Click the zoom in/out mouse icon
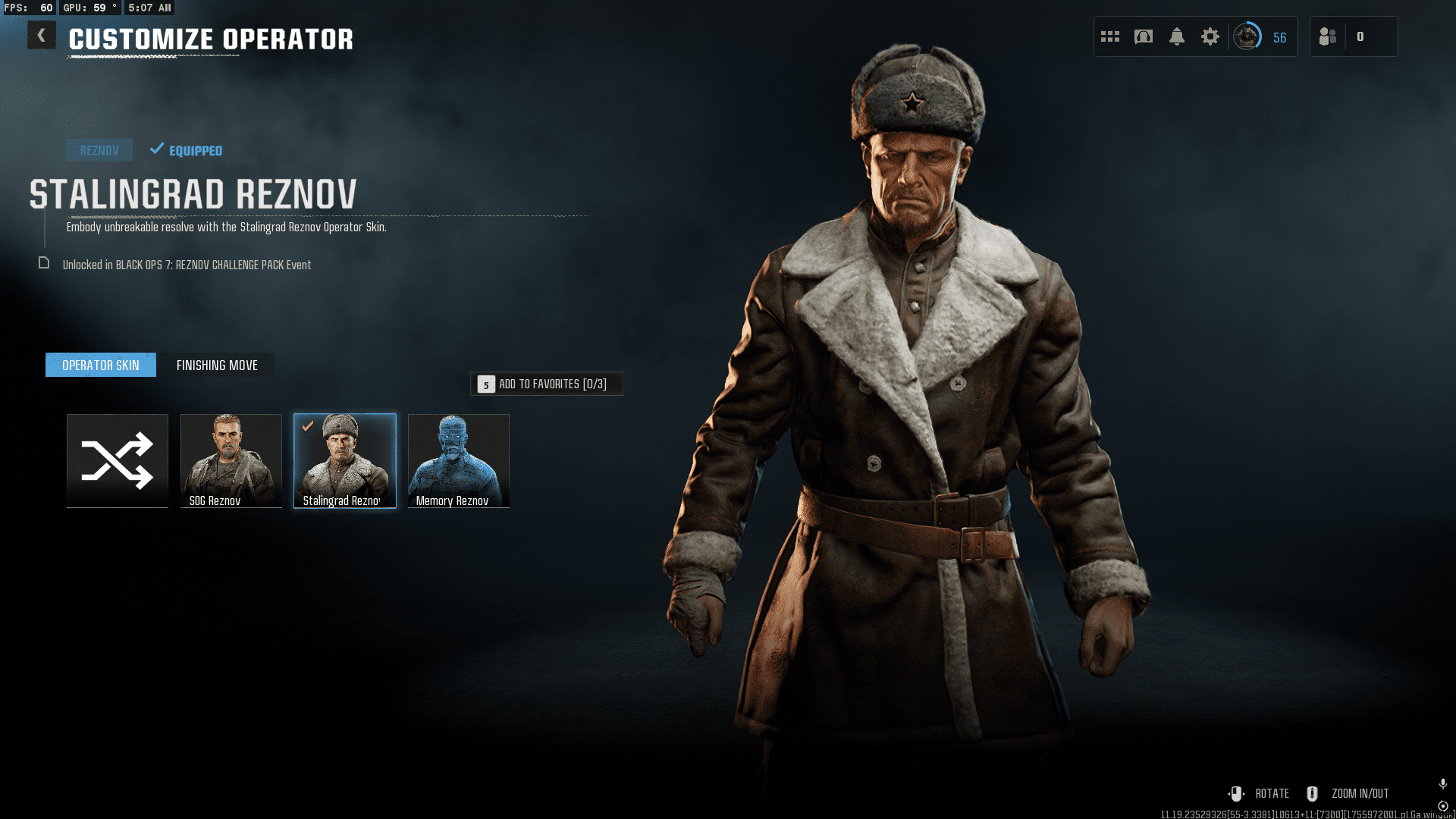The image size is (1456, 819). pyautogui.click(x=1311, y=793)
